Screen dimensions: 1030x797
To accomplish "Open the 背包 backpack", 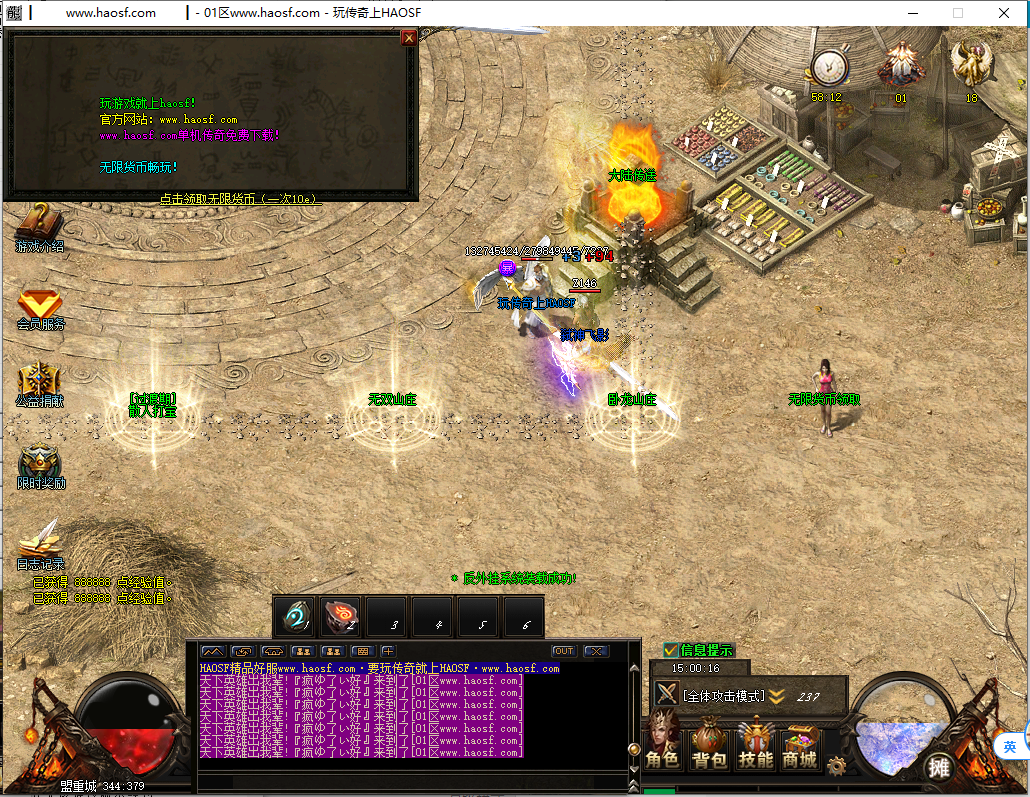I will pyautogui.click(x=709, y=746).
